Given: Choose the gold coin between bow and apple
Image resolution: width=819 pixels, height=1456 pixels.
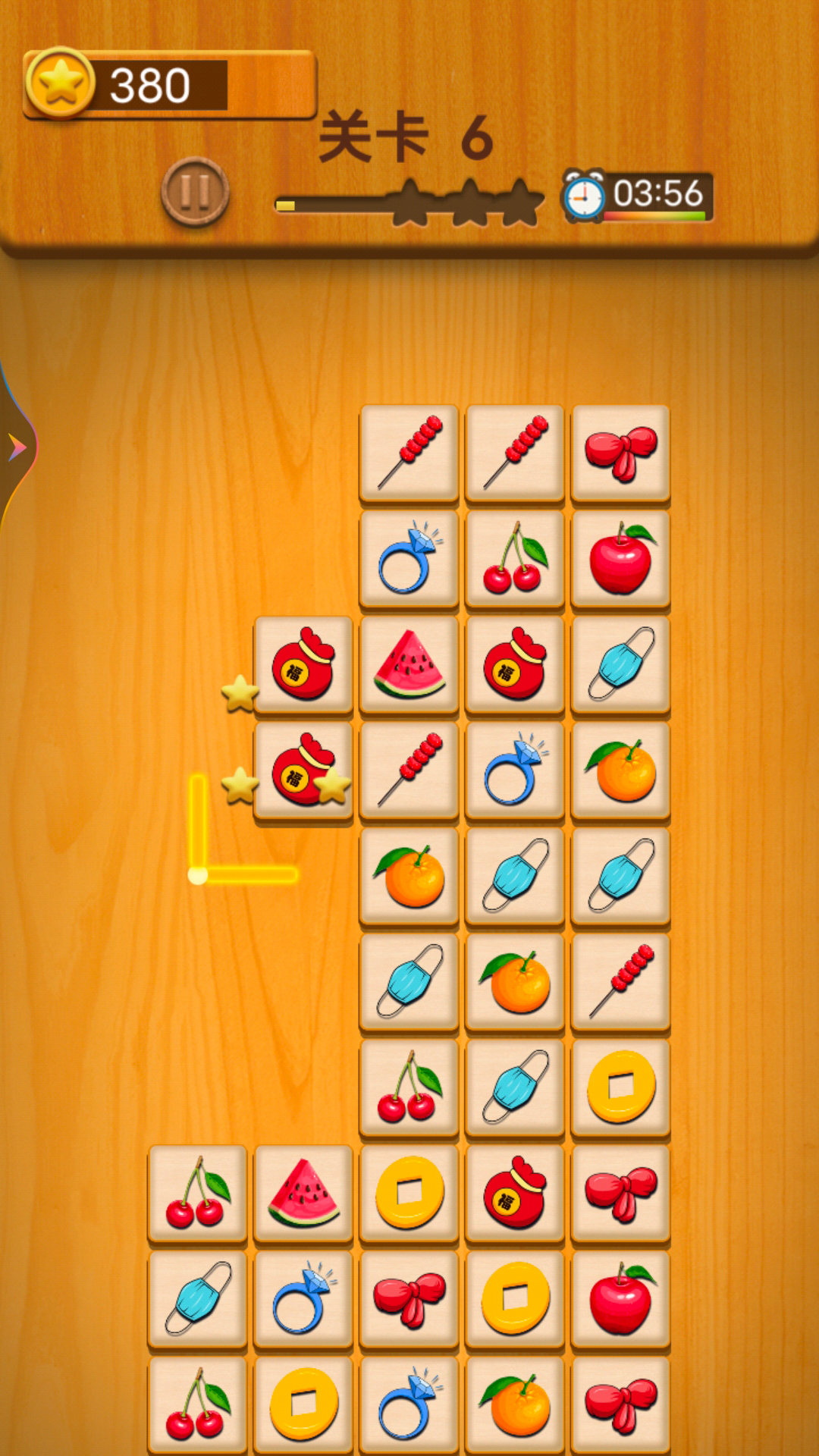Looking at the screenshot, I should [516, 1299].
